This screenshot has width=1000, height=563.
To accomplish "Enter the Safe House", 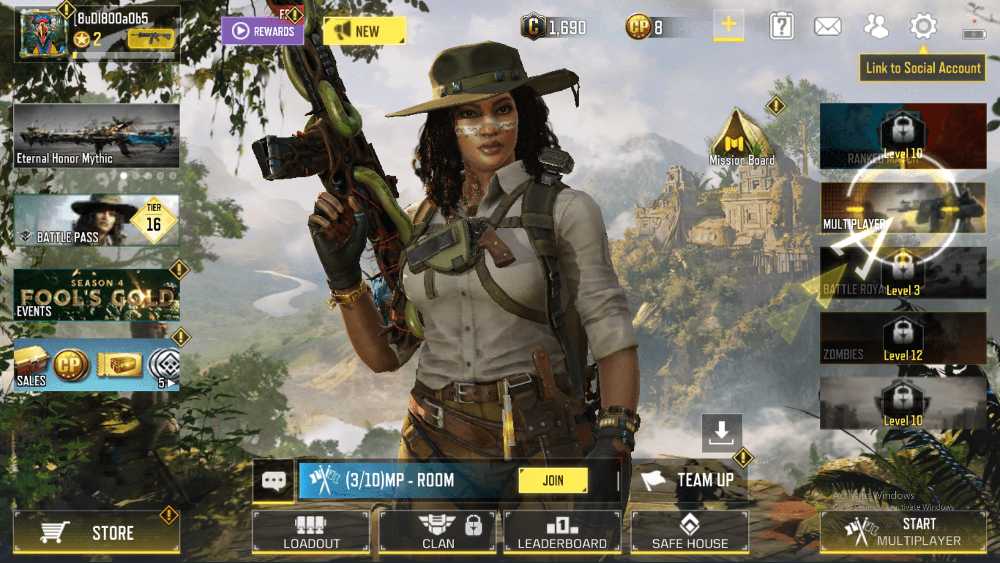I will tap(689, 532).
